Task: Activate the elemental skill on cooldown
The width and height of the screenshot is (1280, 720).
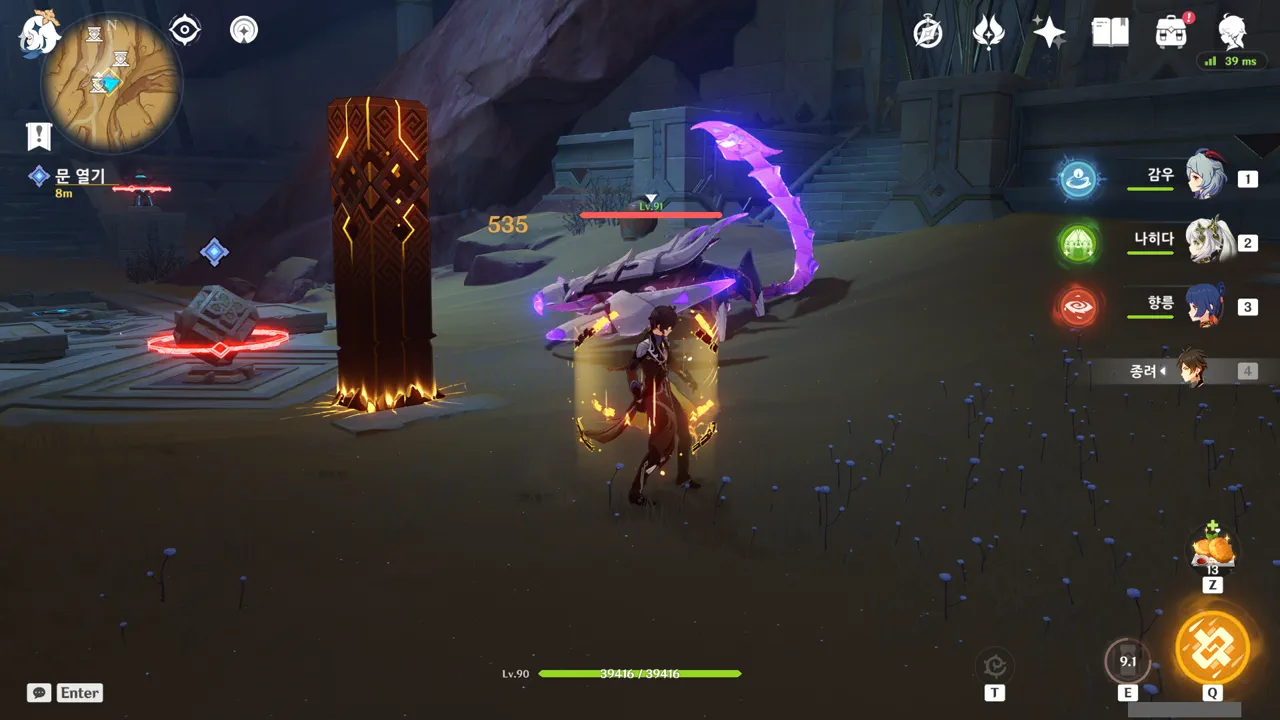Action: (1128, 661)
